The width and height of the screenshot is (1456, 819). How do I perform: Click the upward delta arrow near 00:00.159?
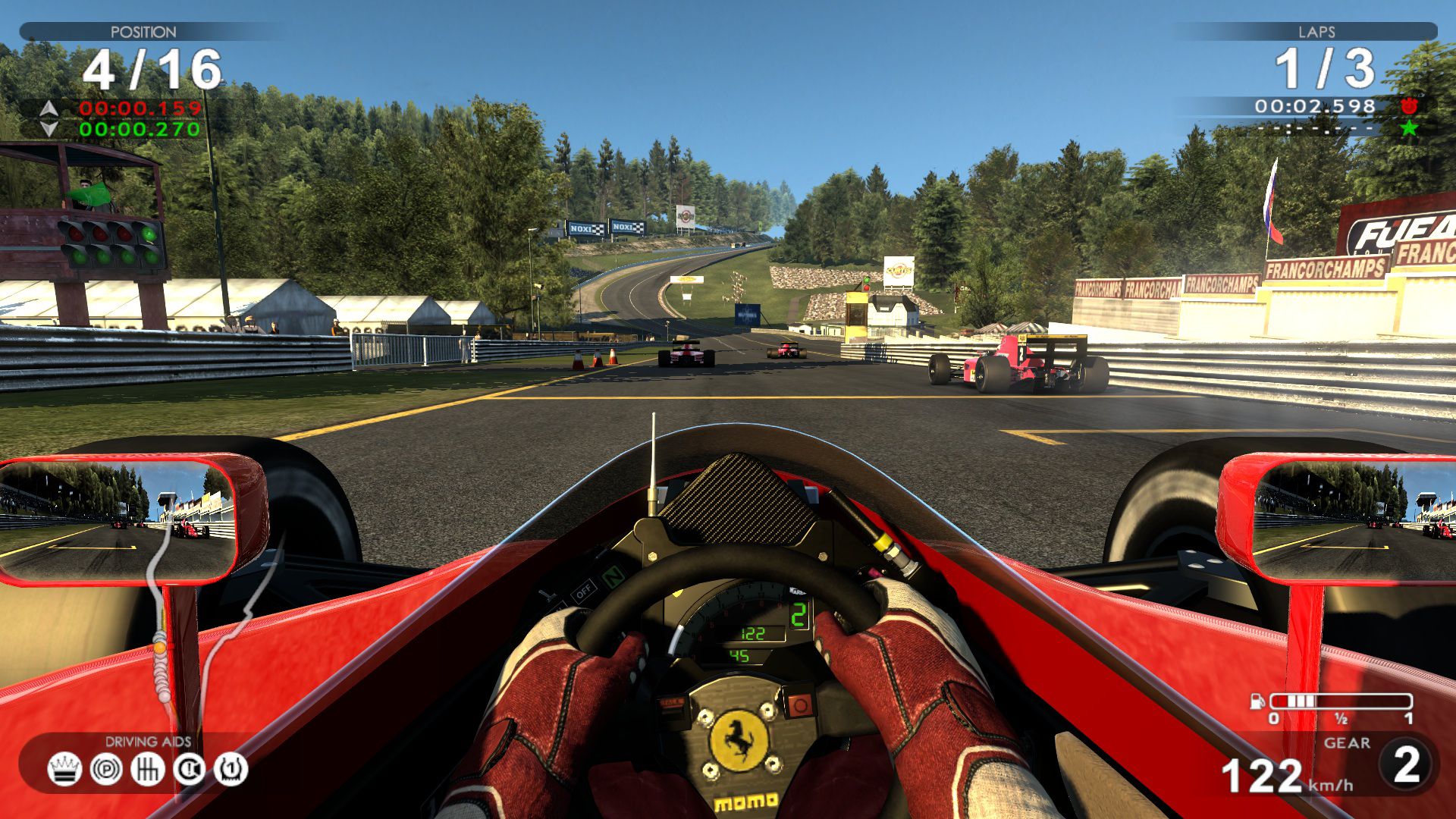point(49,108)
